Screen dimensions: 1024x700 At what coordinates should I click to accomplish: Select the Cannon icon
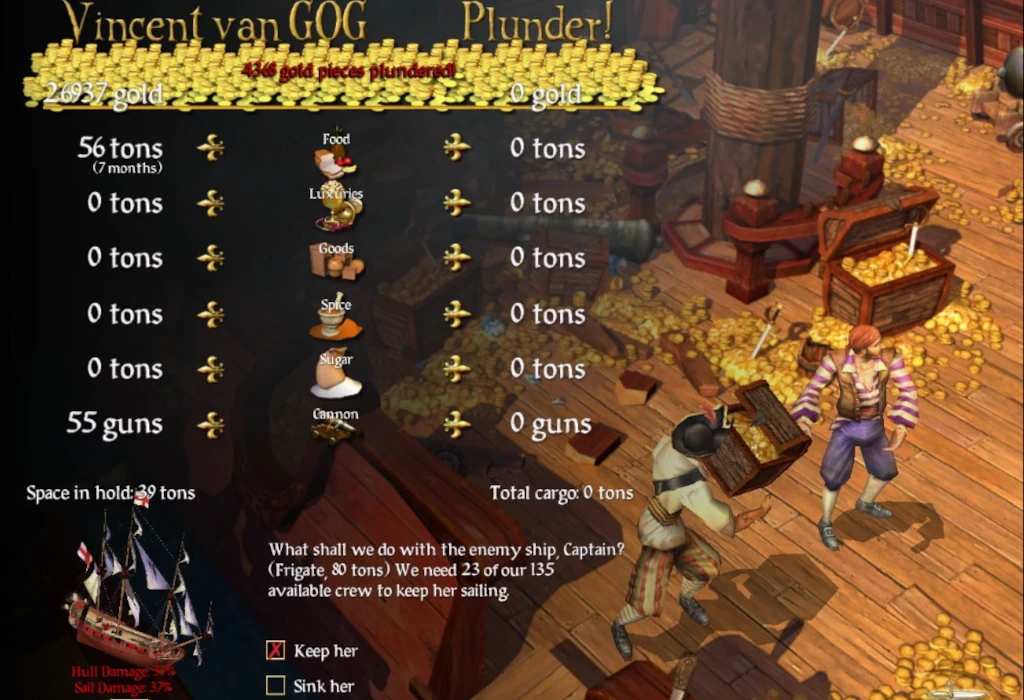335,430
